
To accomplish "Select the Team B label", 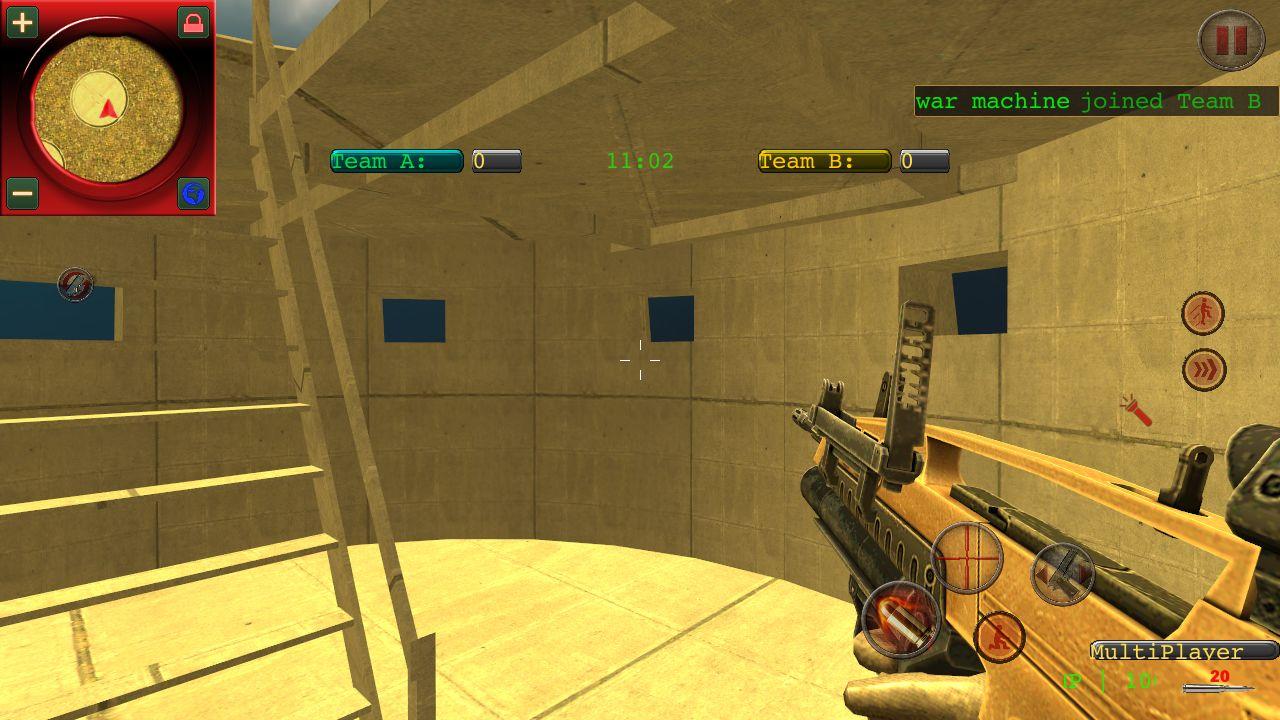I will (824, 161).
